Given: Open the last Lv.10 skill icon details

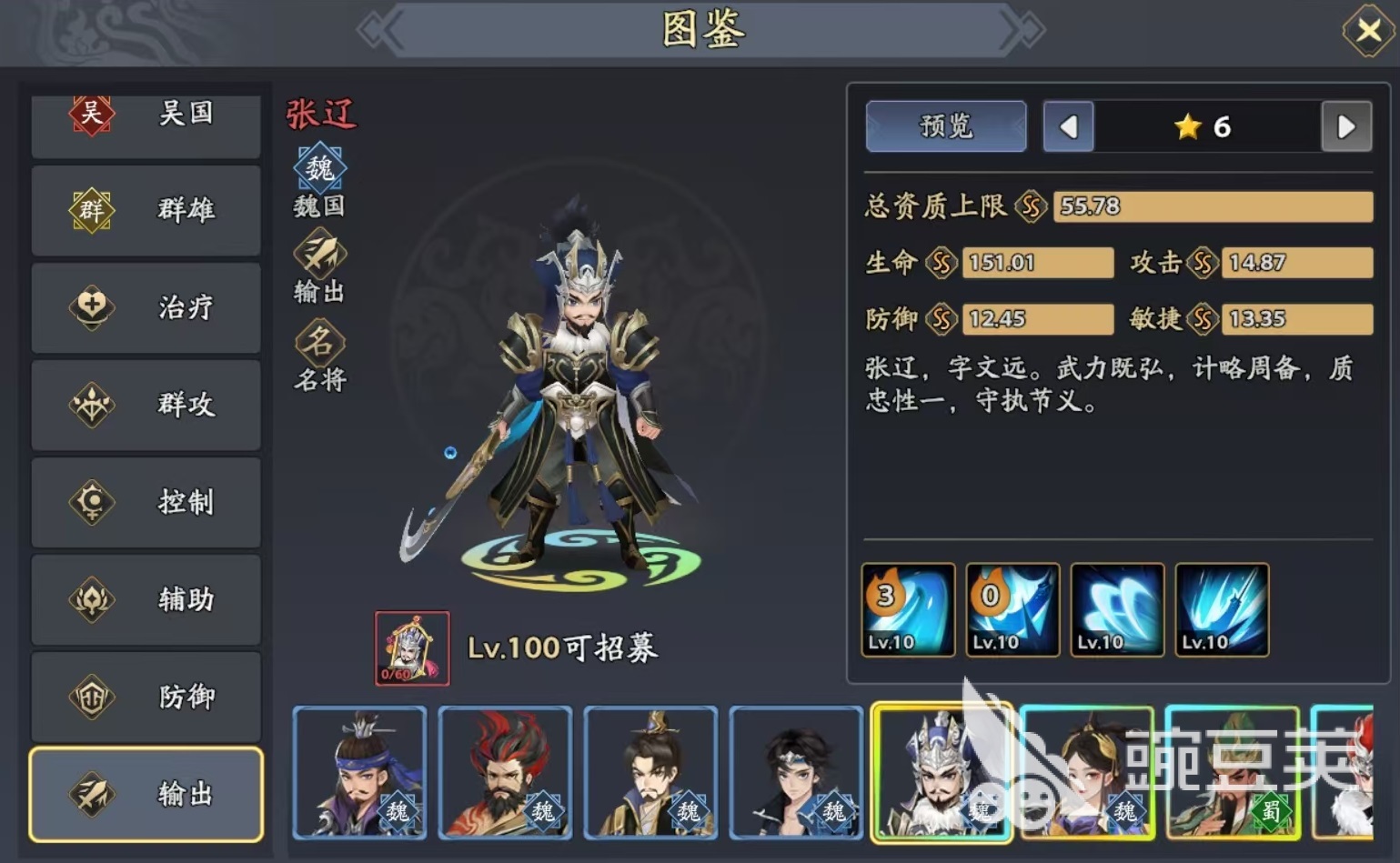Looking at the screenshot, I should [1221, 609].
